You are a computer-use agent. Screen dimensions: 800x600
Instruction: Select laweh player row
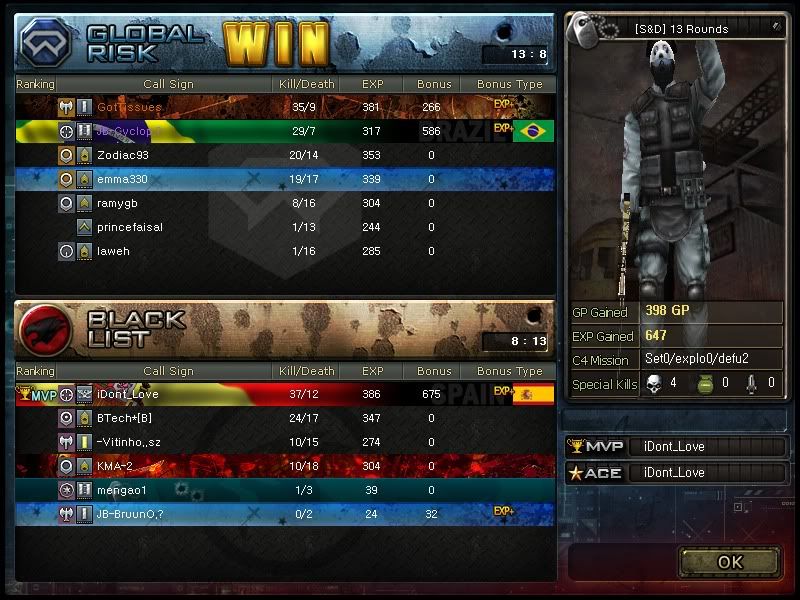(285, 251)
